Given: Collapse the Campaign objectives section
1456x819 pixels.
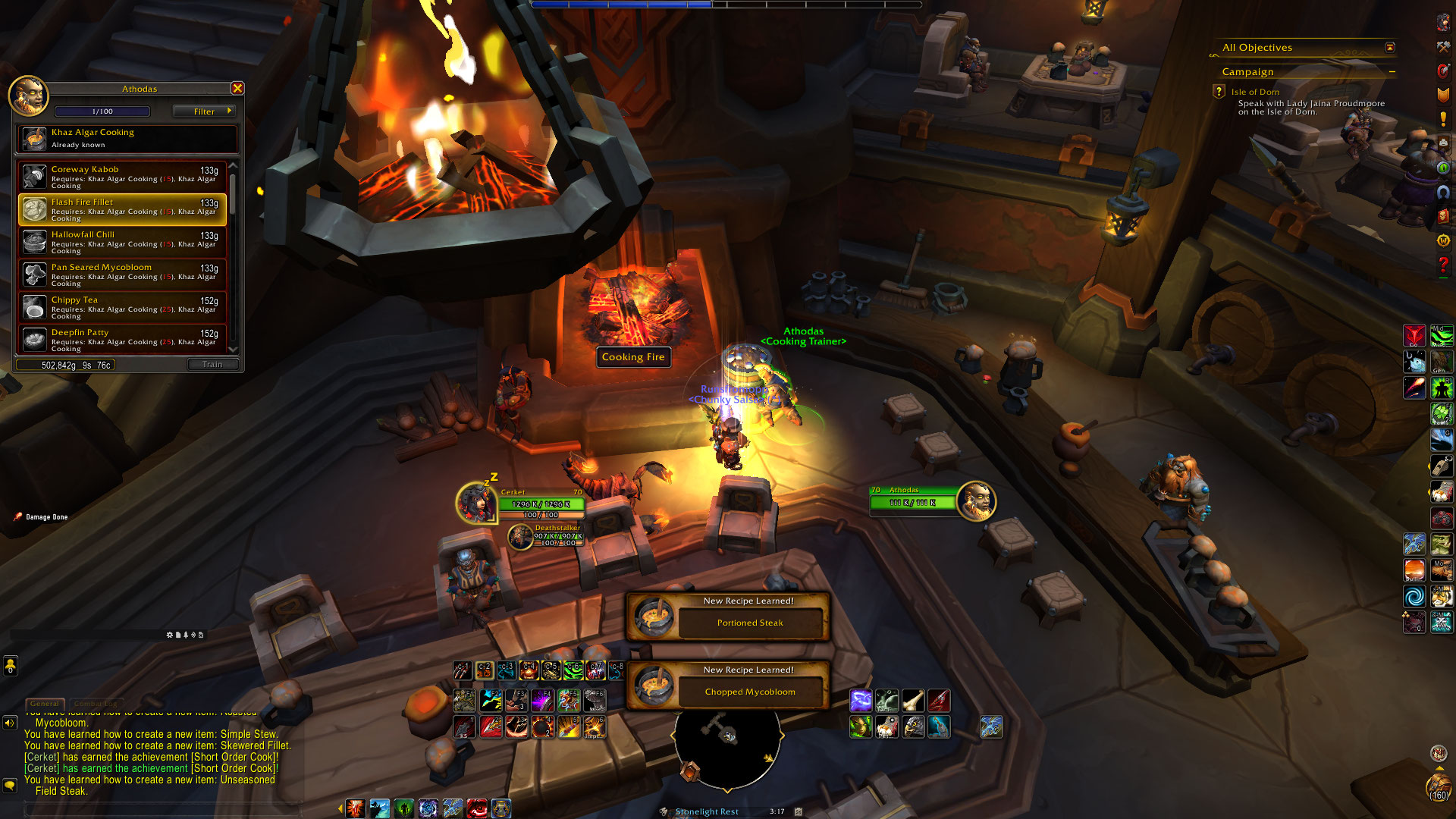Looking at the screenshot, I should [x=1392, y=72].
